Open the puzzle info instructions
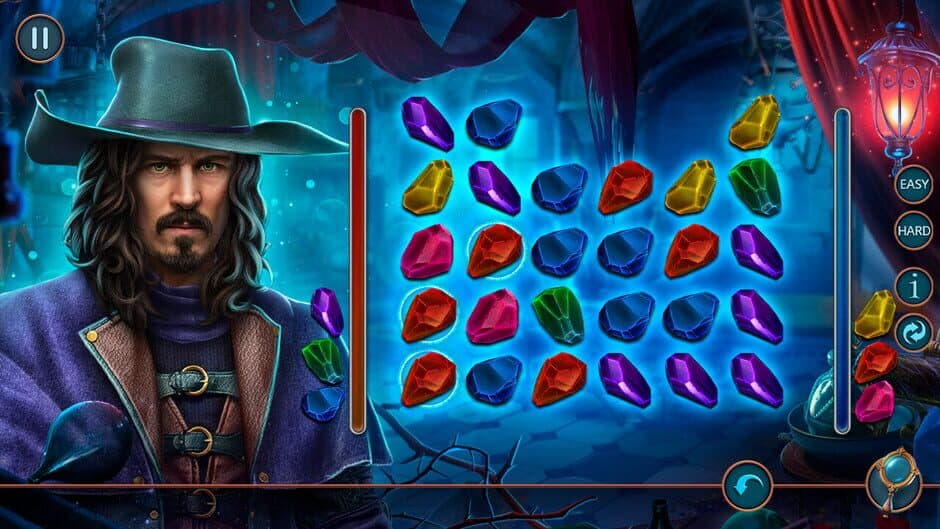Image resolution: width=940 pixels, height=529 pixels. coord(913,286)
